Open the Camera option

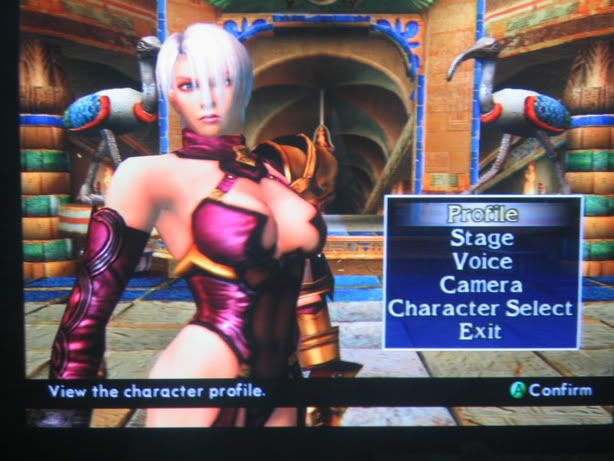(x=482, y=285)
